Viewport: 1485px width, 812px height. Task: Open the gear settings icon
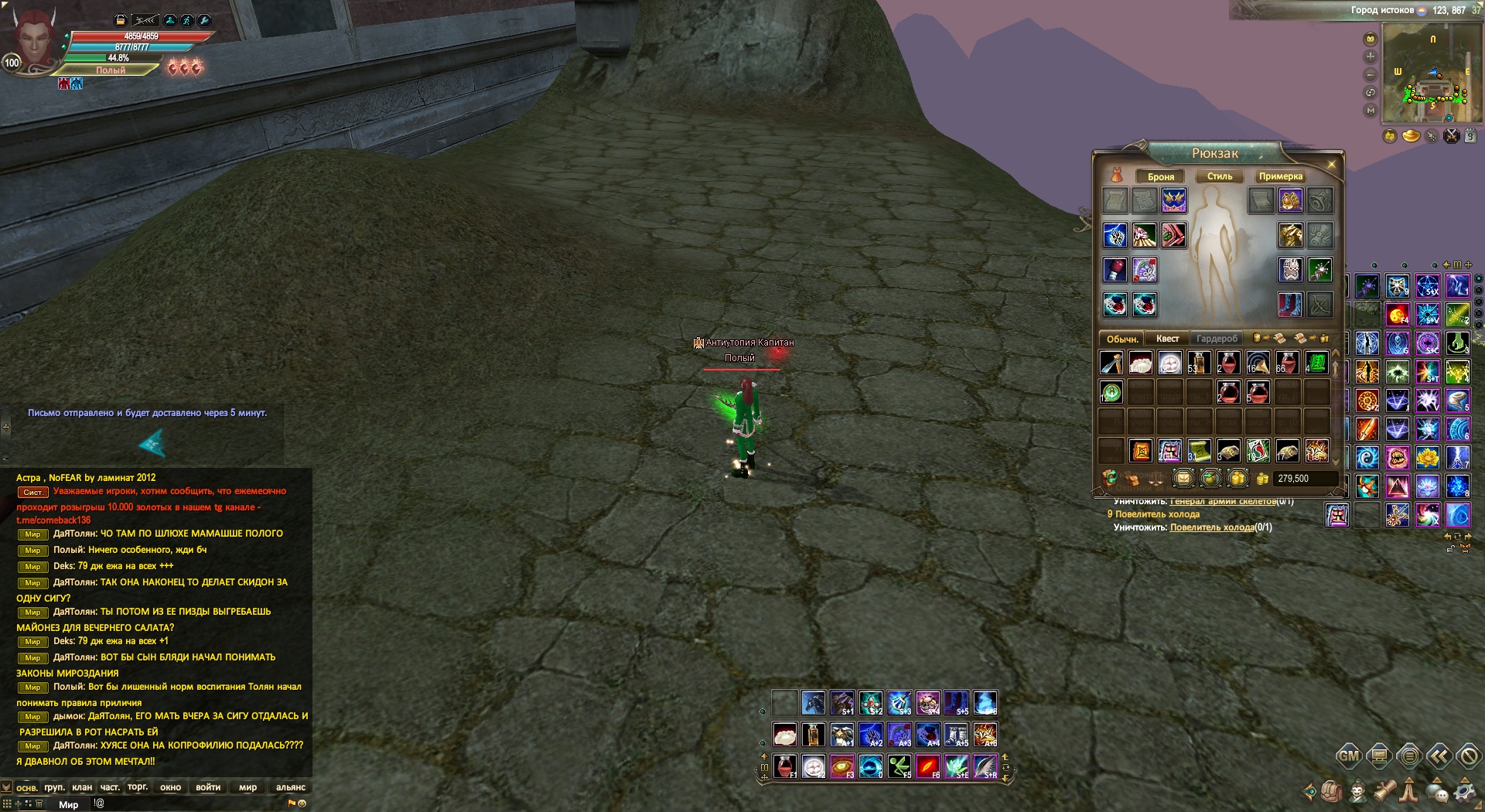point(1465,792)
